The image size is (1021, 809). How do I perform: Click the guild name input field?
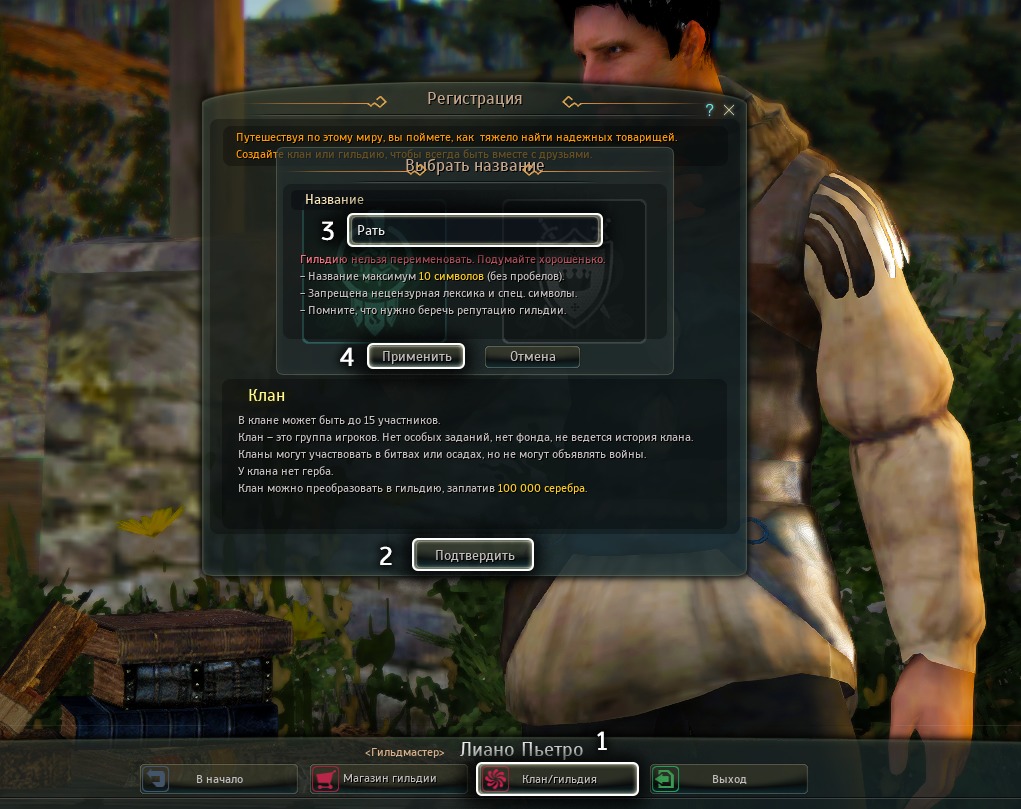pos(475,230)
